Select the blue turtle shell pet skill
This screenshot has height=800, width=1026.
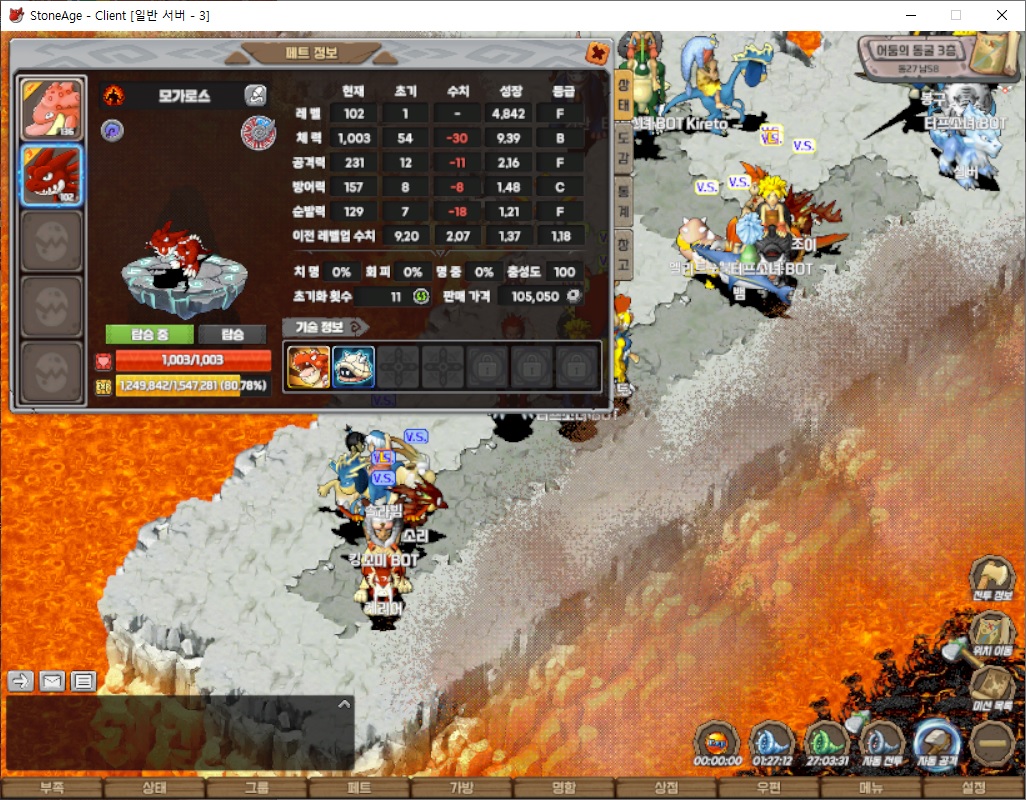point(353,367)
